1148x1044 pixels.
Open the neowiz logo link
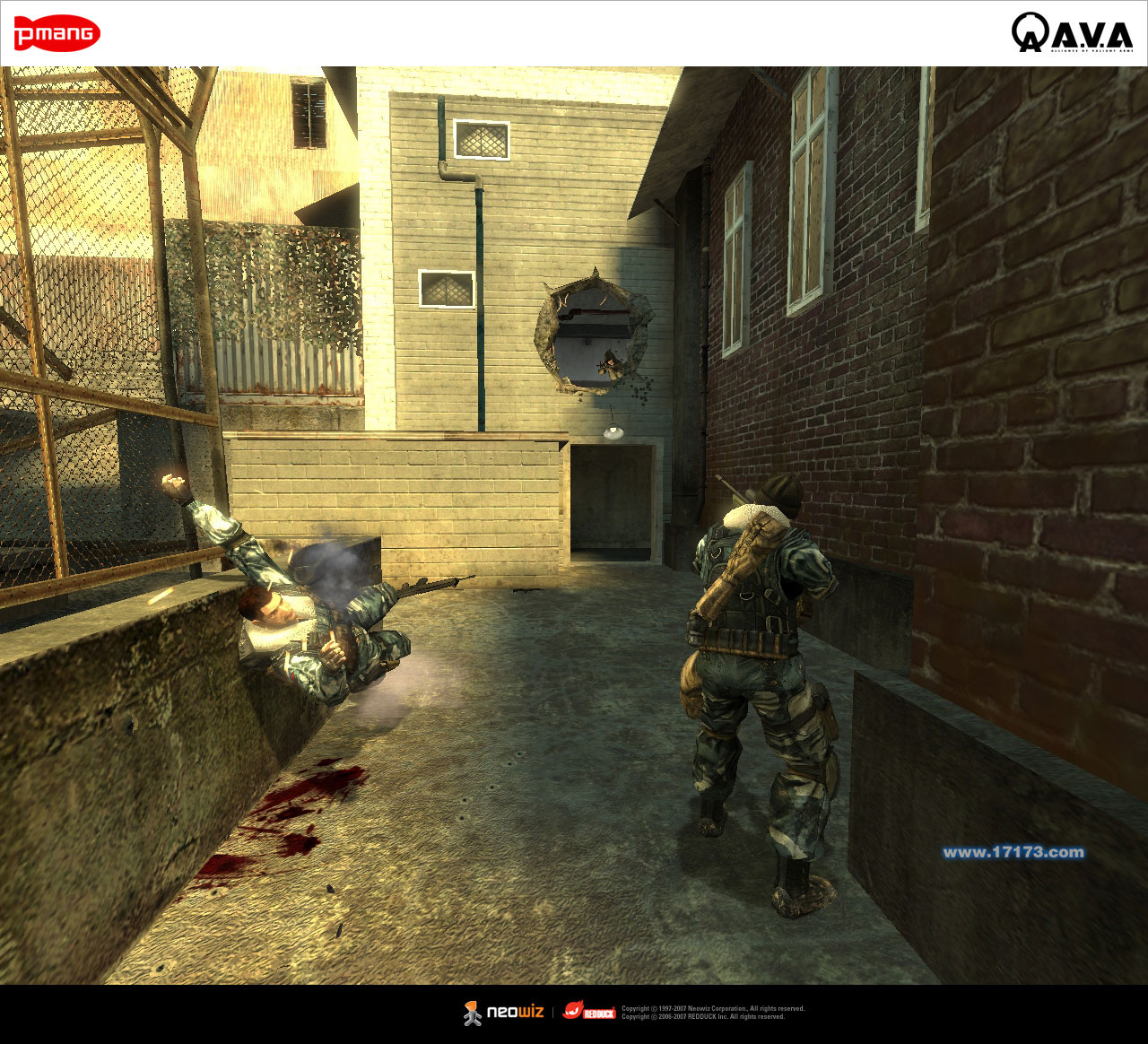coord(504,1013)
